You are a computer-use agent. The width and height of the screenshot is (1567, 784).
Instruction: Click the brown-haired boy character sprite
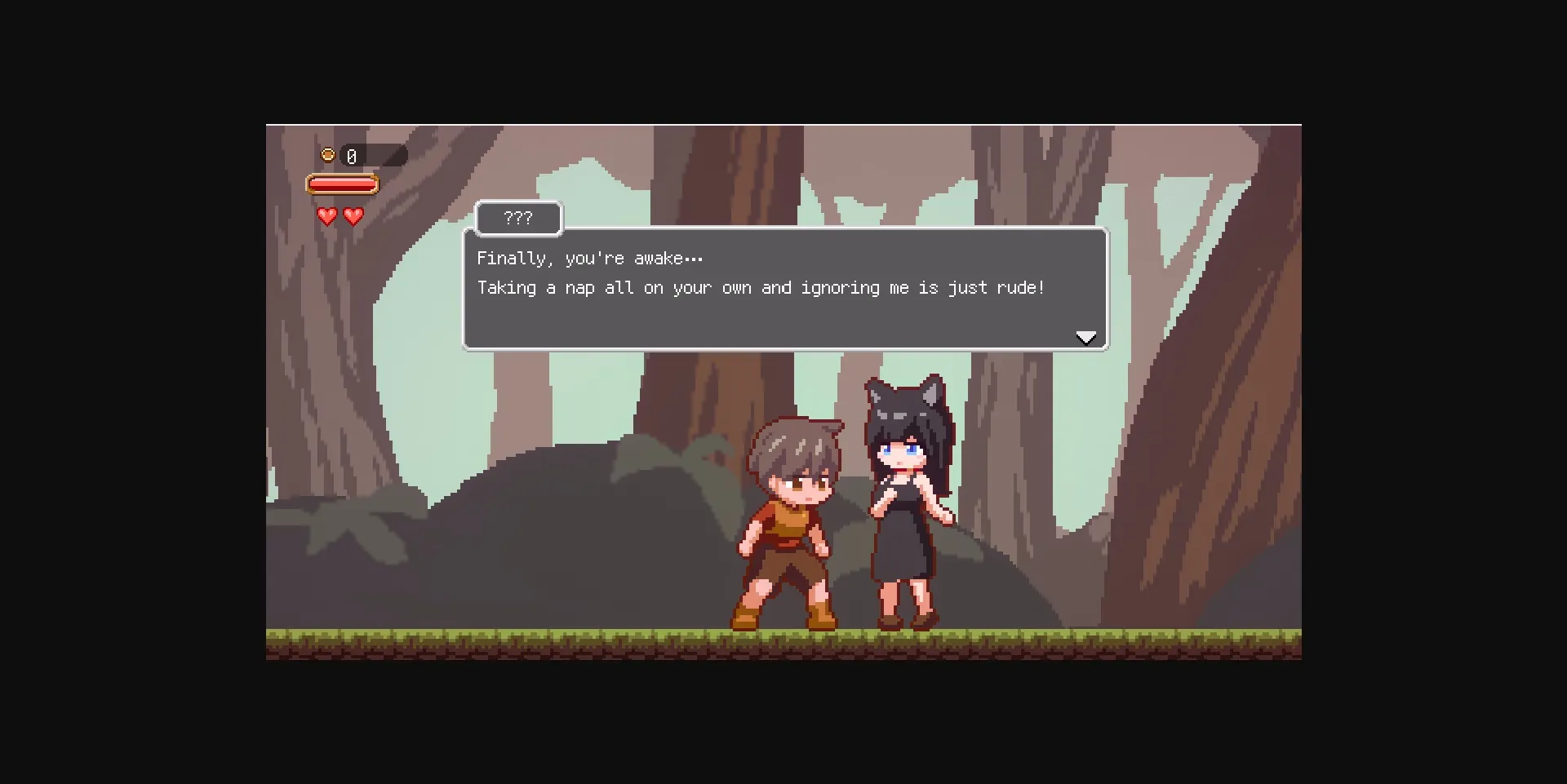pos(792,514)
